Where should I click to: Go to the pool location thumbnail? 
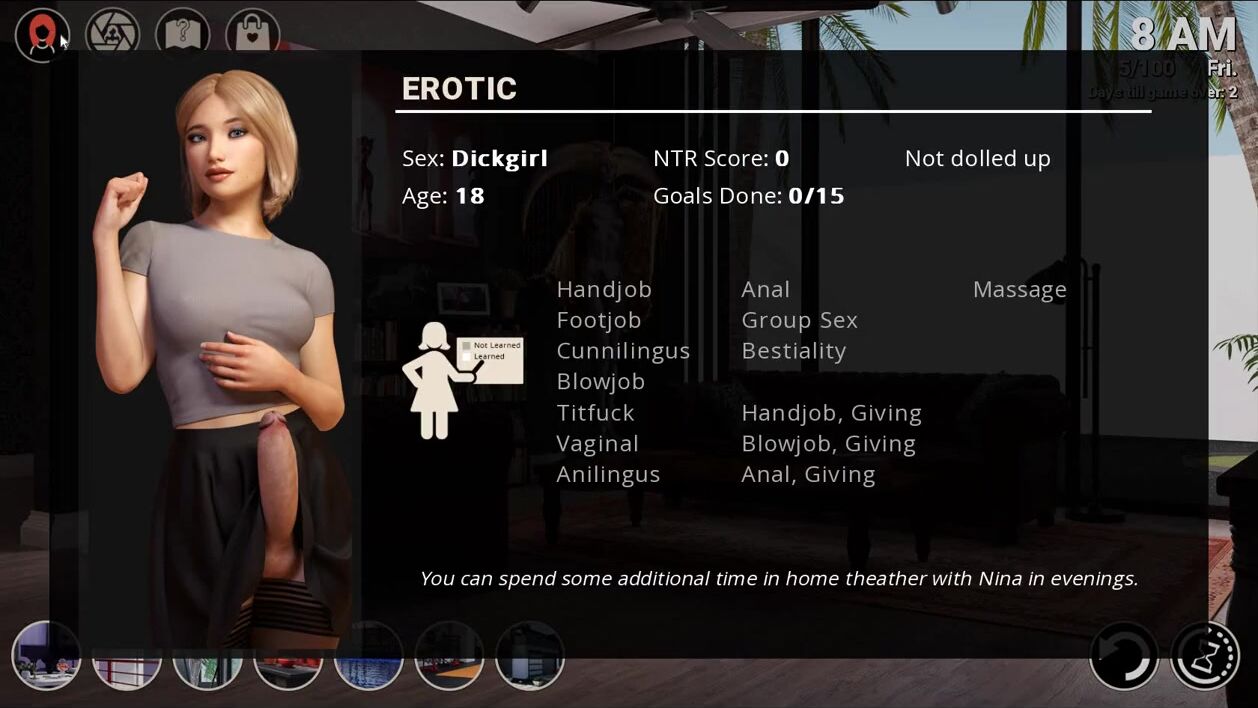[368, 656]
